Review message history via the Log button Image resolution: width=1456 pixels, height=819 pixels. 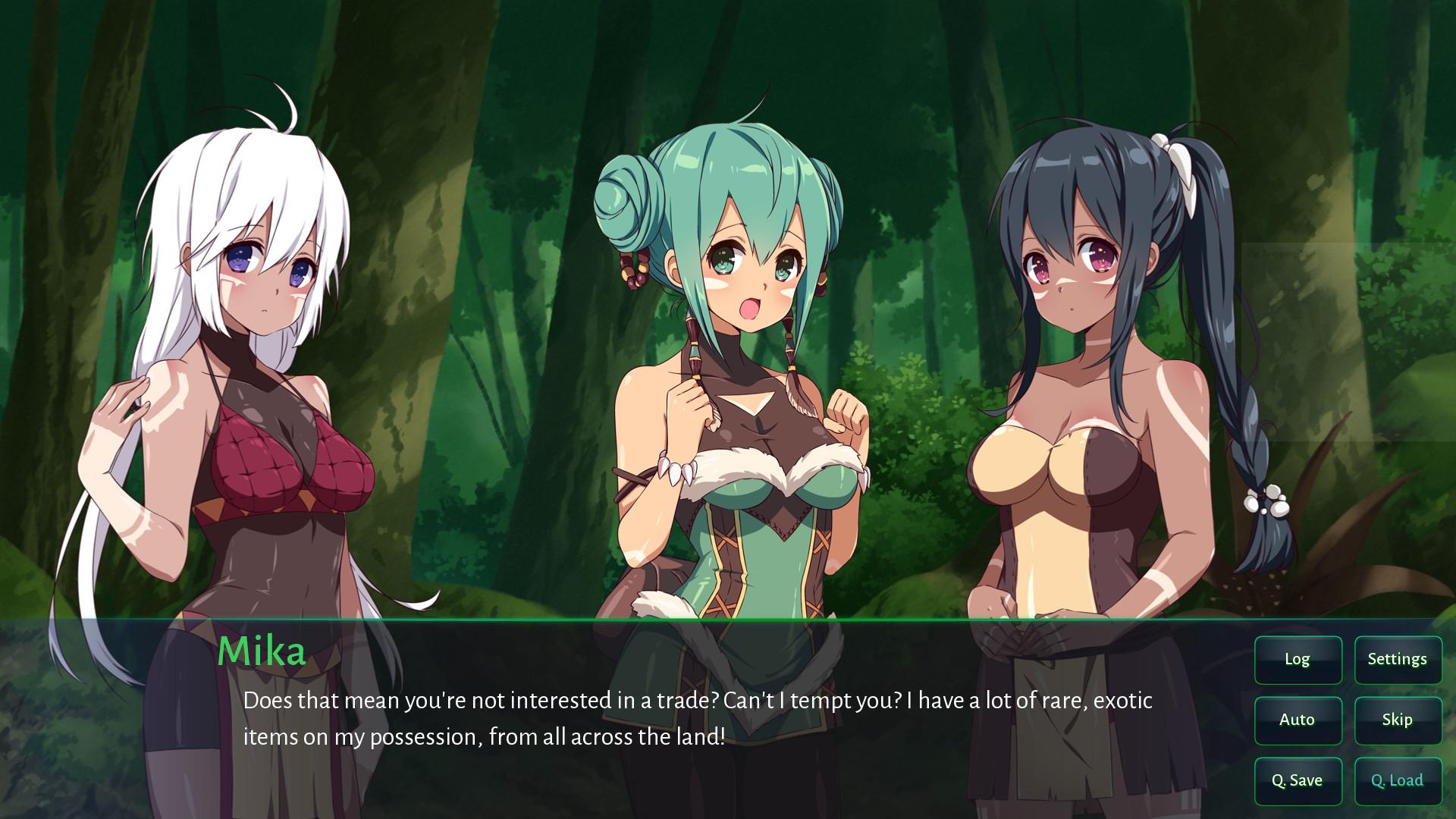coord(1298,659)
